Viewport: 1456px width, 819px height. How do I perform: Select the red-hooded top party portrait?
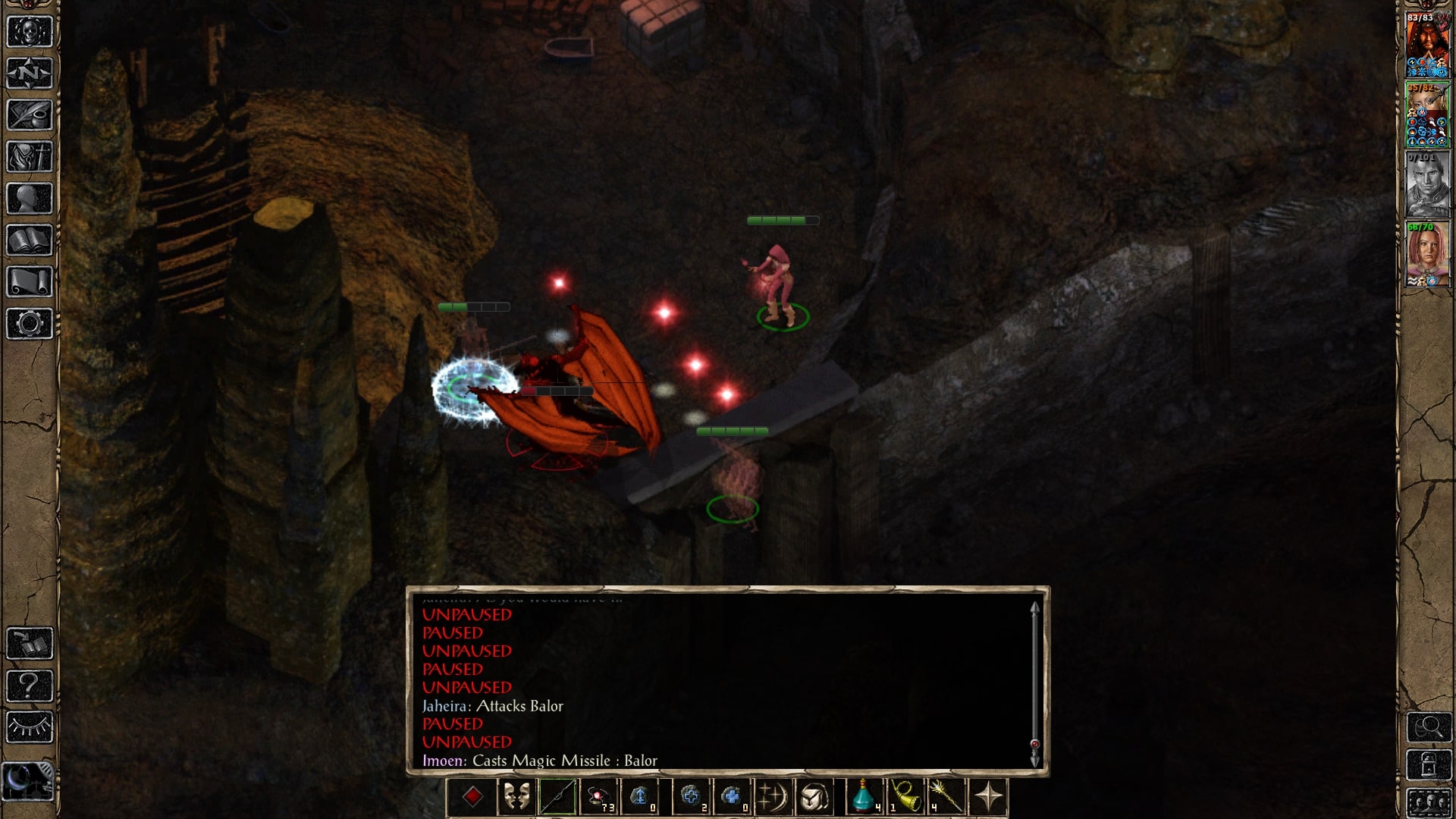point(1427,45)
